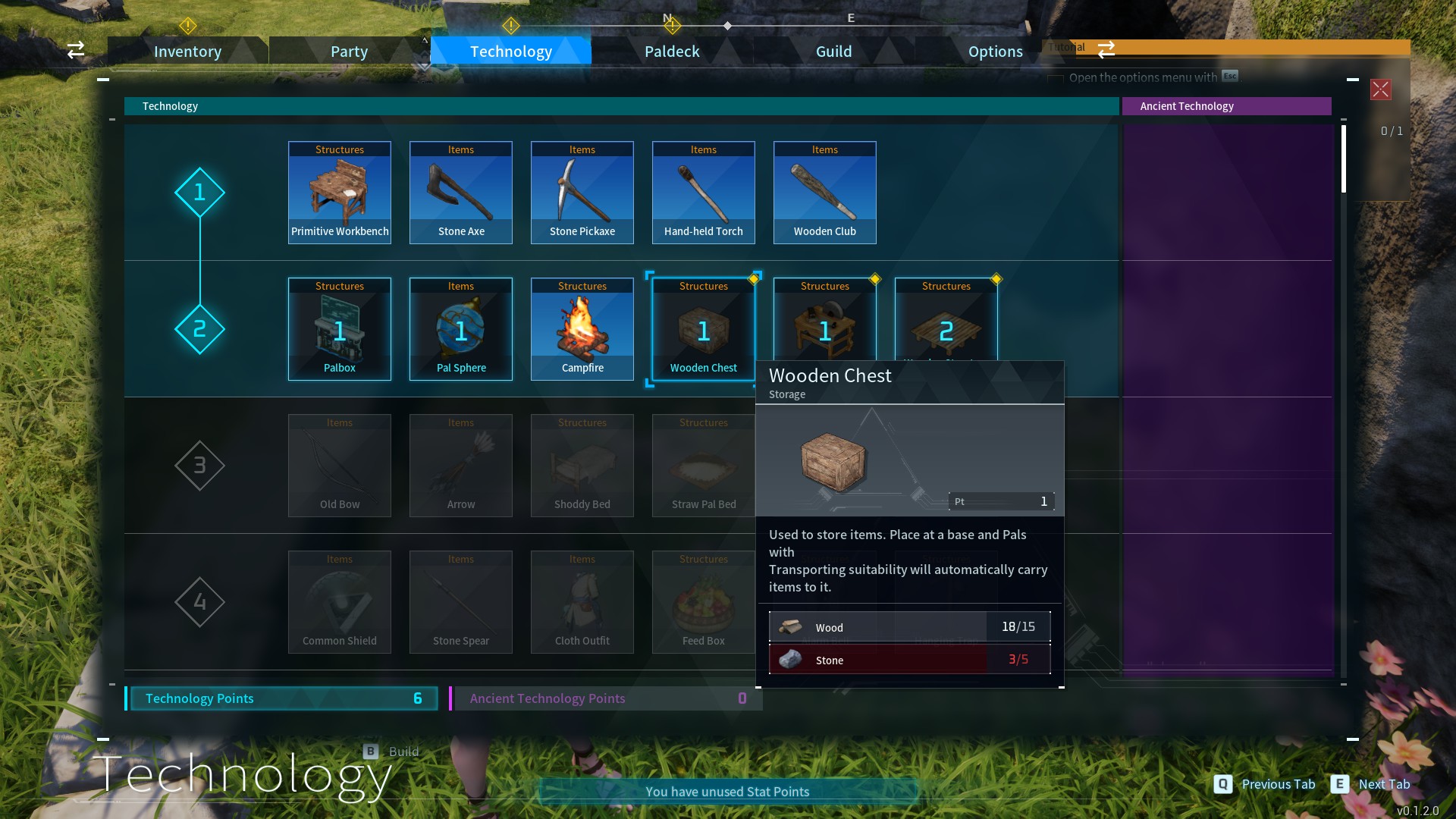This screenshot has width=1456, height=819.
Task: Select the Technology tab
Action: (510, 52)
